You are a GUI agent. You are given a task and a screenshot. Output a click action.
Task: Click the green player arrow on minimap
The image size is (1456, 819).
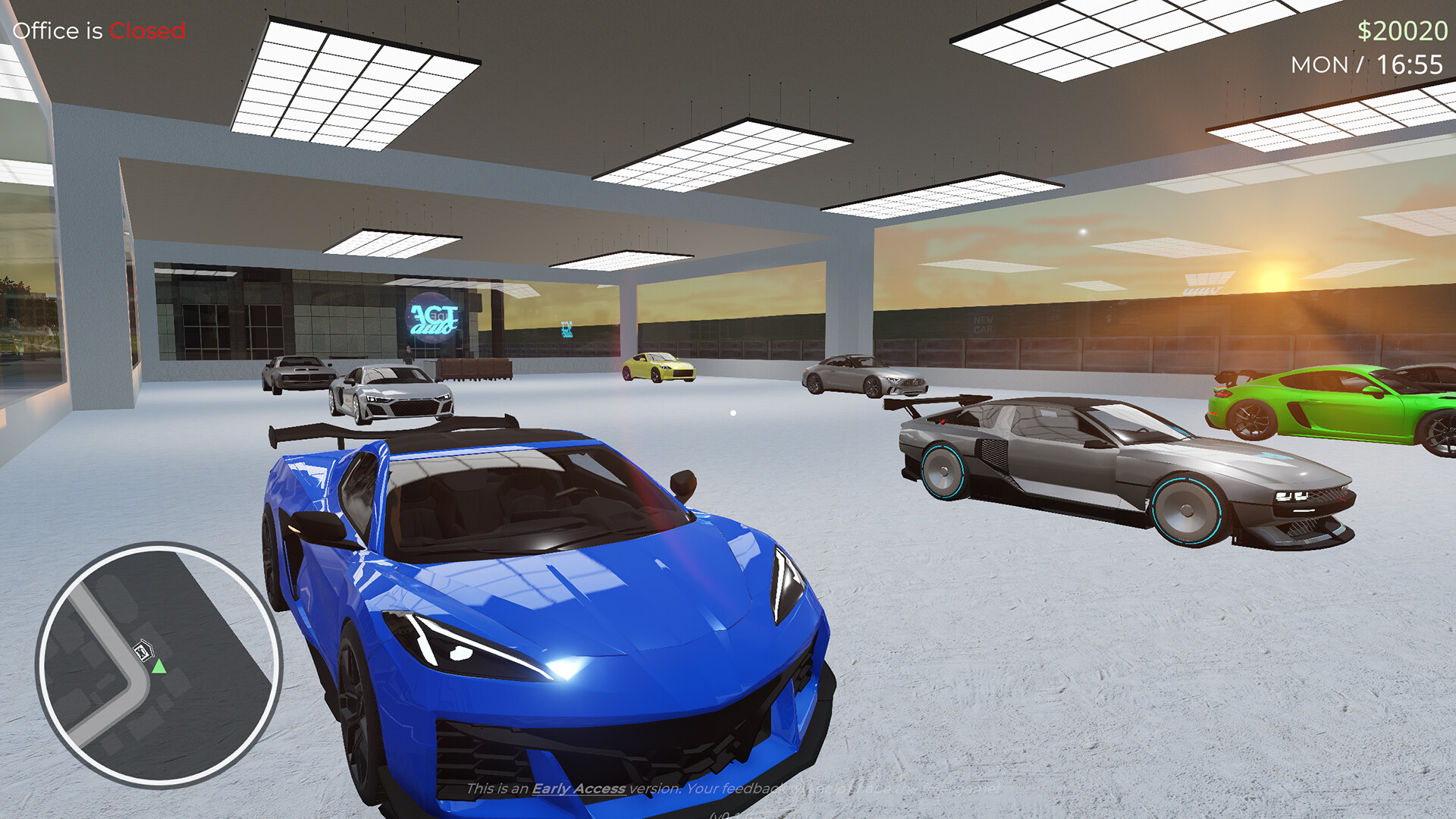click(x=159, y=667)
